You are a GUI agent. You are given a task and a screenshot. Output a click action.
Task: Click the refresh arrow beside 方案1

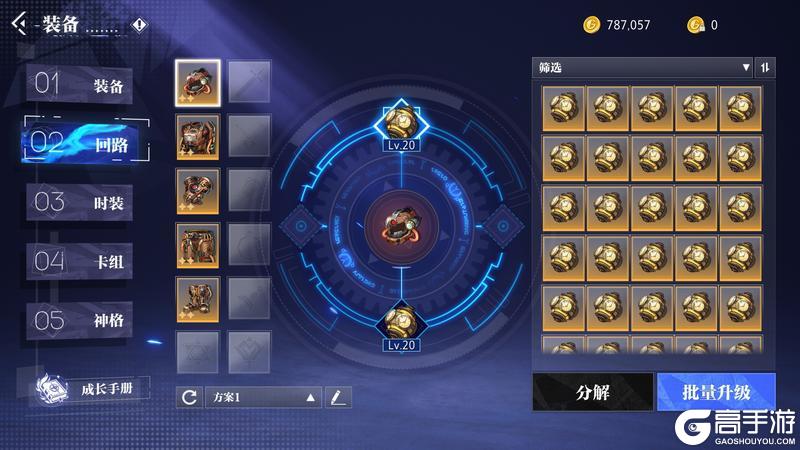(189, 397)
